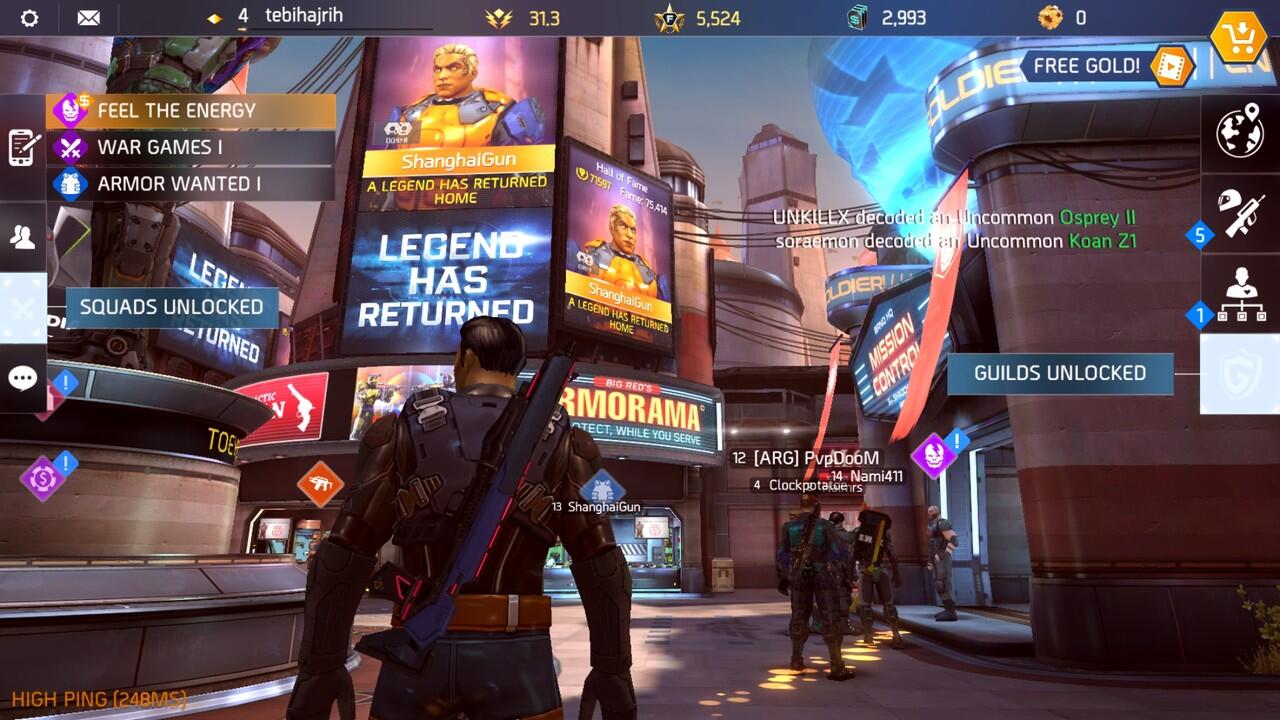Open the world map globe icon
Screen dimensions: 1280x720
pos(1240,130)
